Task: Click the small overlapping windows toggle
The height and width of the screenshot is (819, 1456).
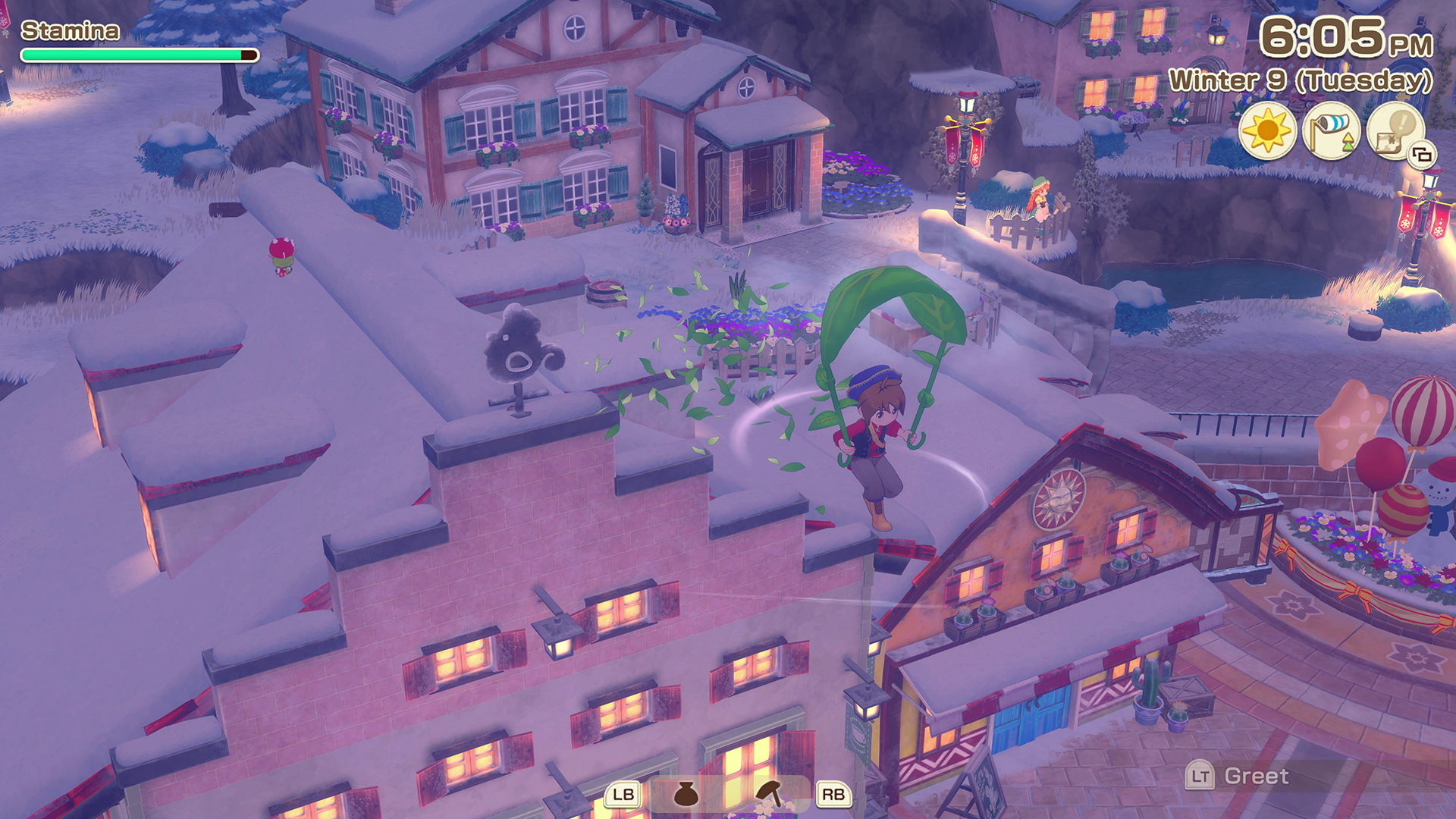Action: pos(1422,155)
